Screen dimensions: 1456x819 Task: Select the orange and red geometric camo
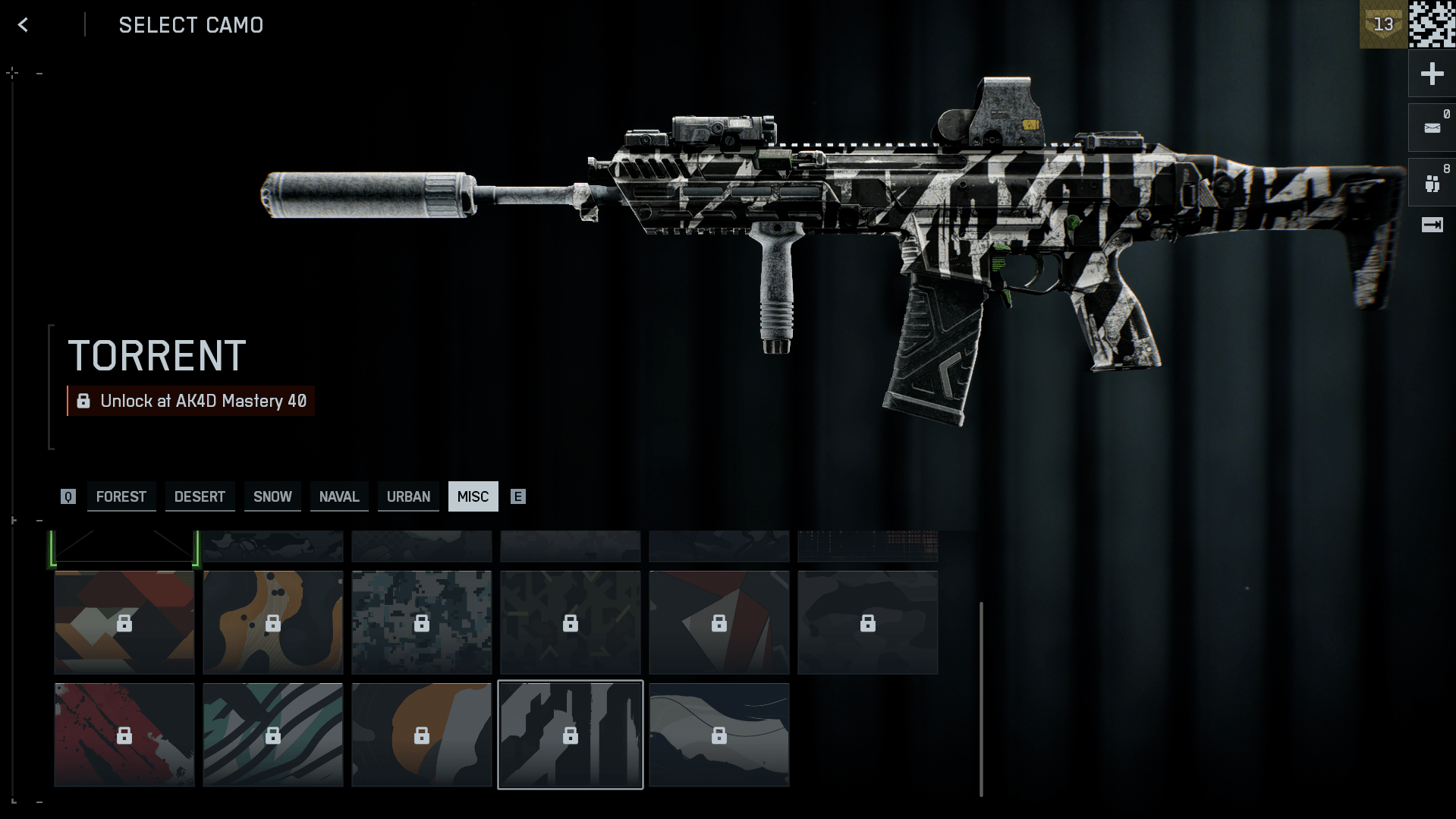click(124, 622)
